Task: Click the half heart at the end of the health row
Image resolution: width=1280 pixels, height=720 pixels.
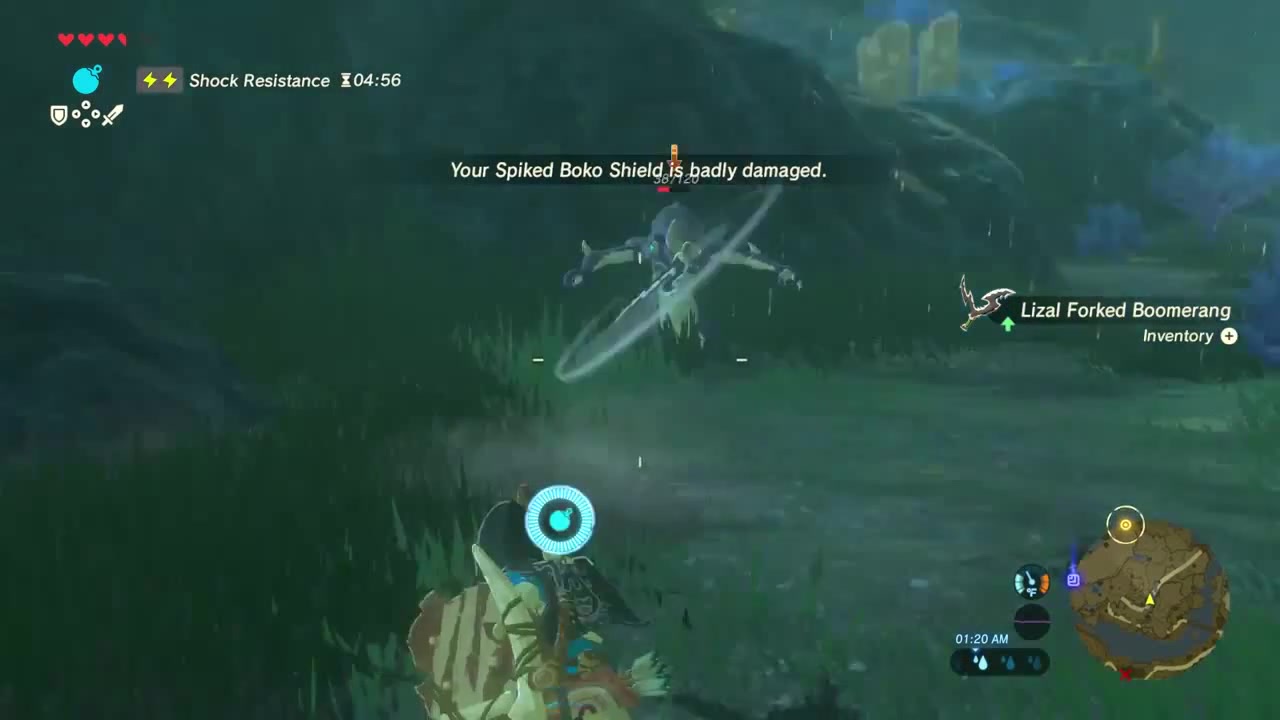Action: [122, 39]
